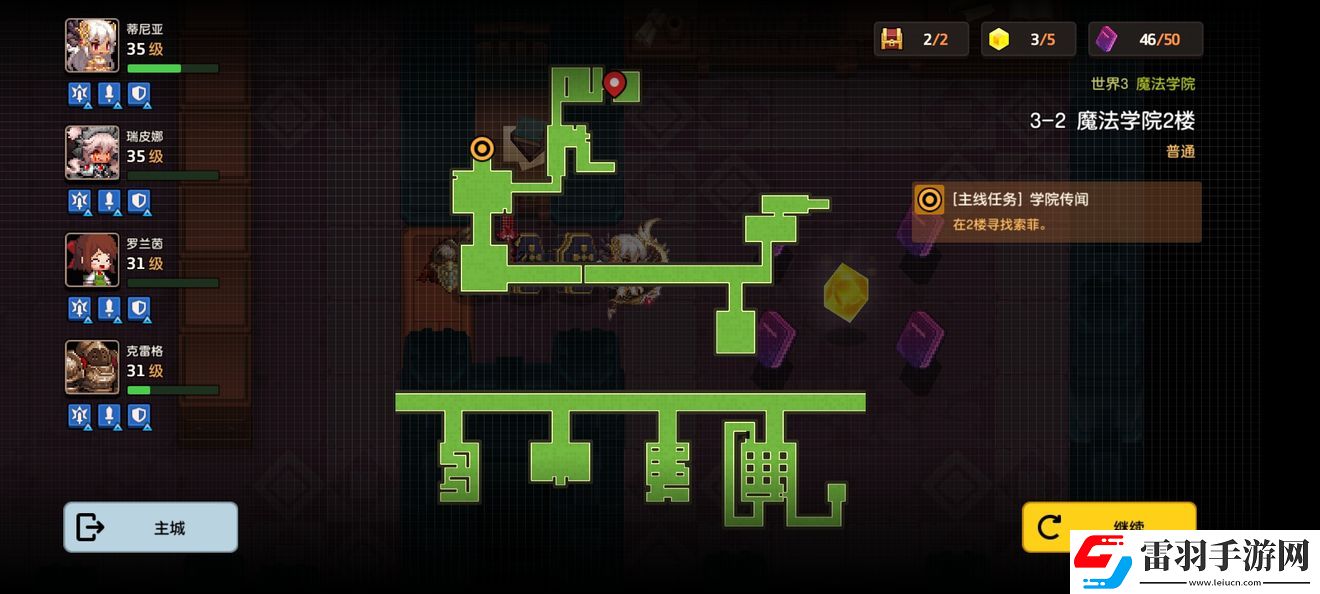Return to town with 主城 button
Viewport: 1320px width, 594px height.
[151, 527]
